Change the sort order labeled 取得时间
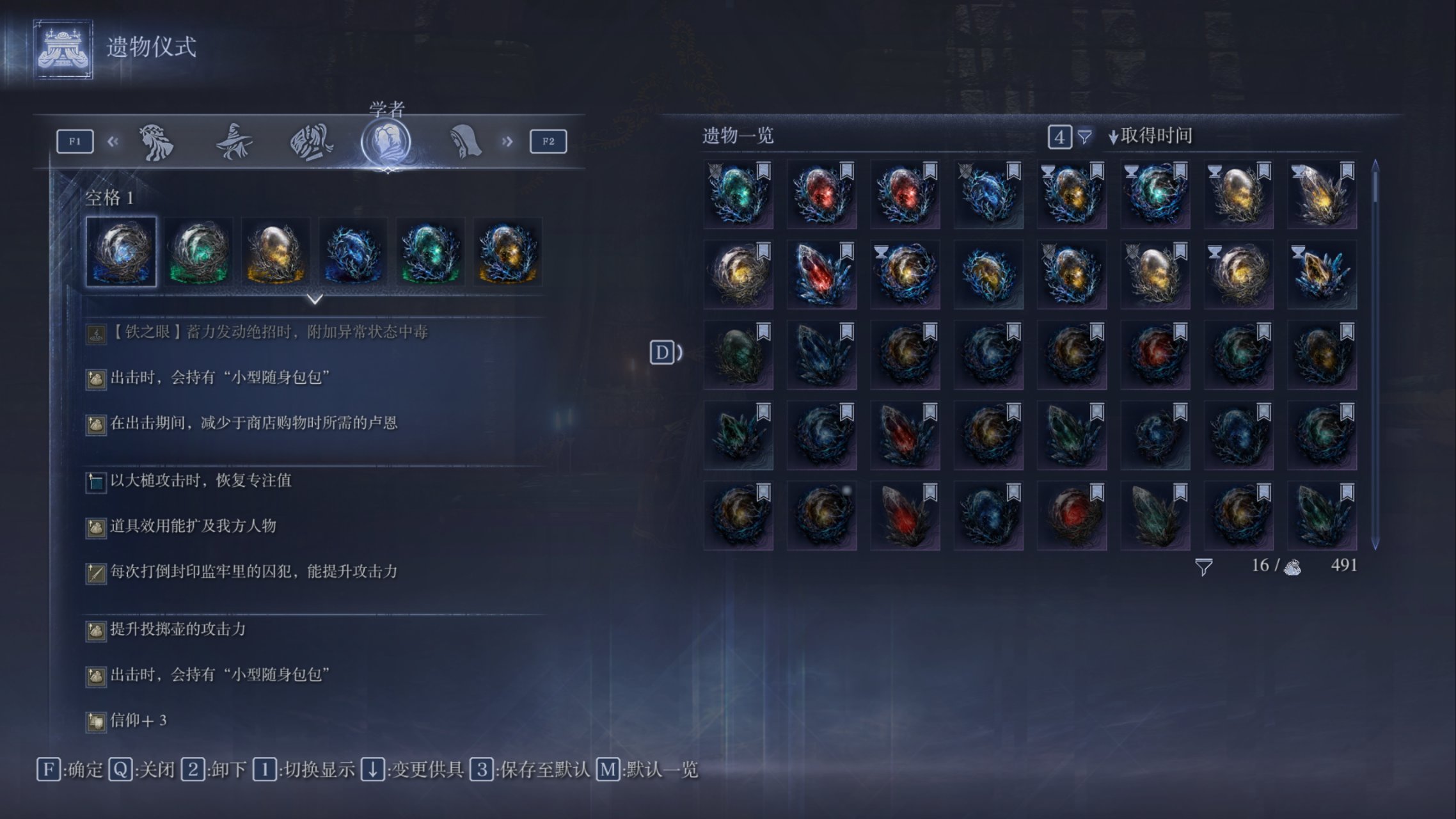The height and width of the screenshot is (819, 1456). tap(1150, 136)
